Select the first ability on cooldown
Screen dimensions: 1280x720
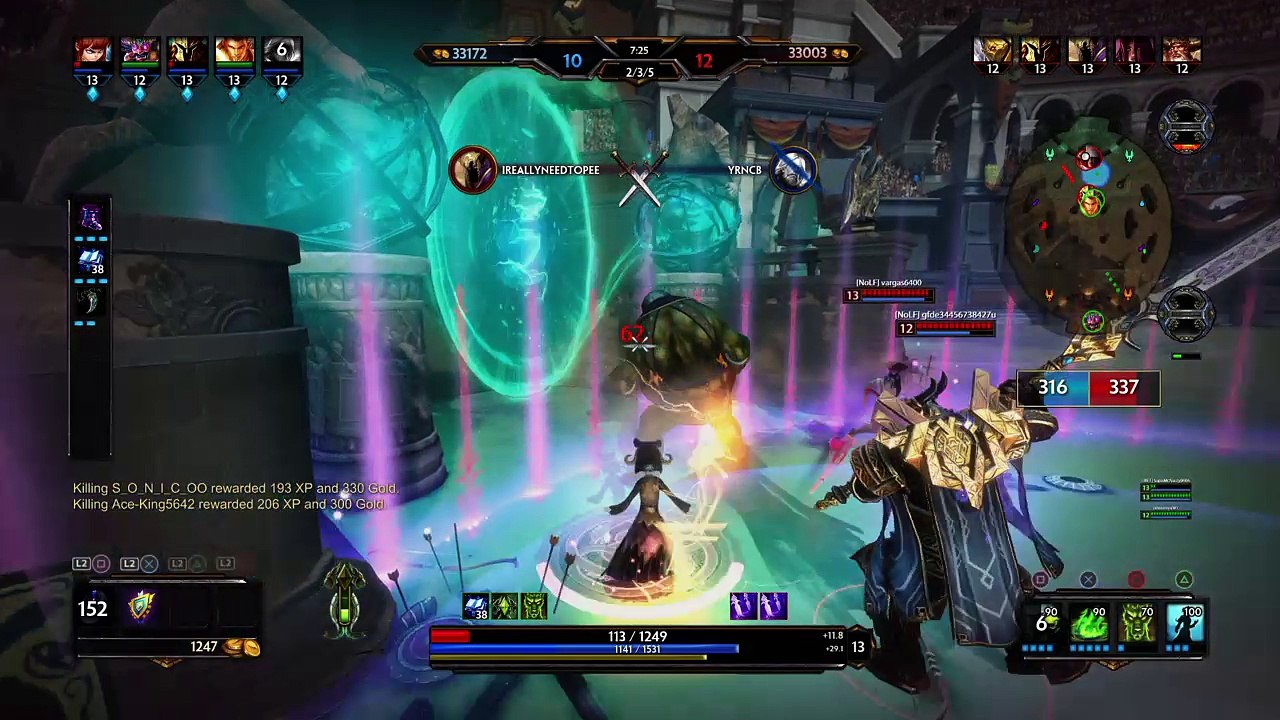coord(1045,624)
